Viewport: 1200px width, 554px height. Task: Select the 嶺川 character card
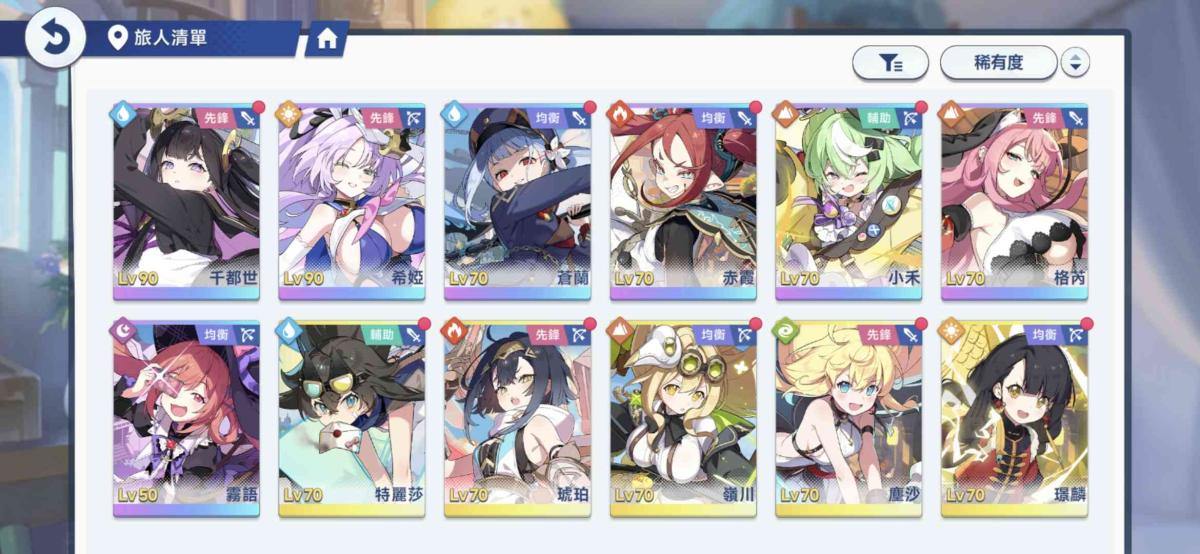684,418
